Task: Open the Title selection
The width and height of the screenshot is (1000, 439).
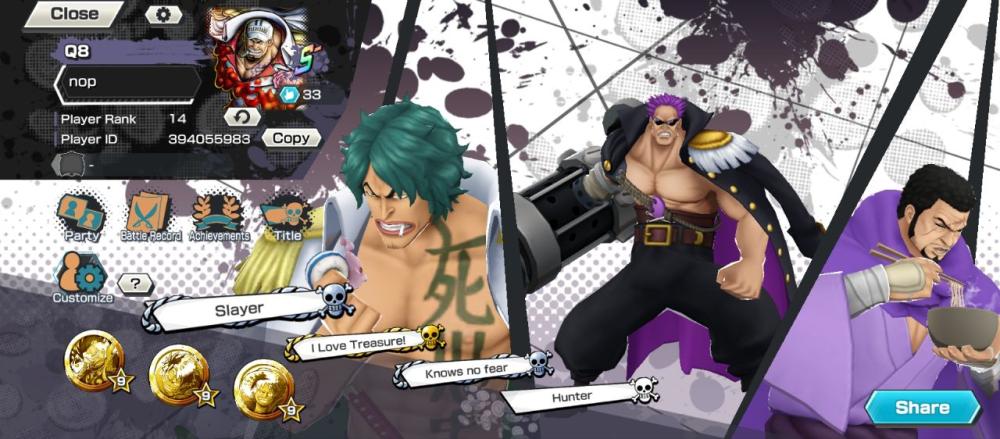Action: [287, 217]
